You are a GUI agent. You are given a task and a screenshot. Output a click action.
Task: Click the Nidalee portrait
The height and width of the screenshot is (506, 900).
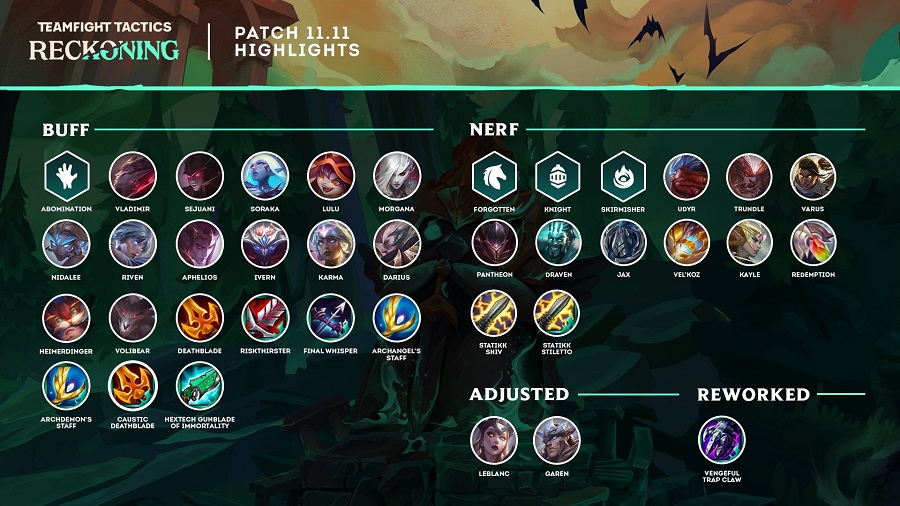(67, 244)
